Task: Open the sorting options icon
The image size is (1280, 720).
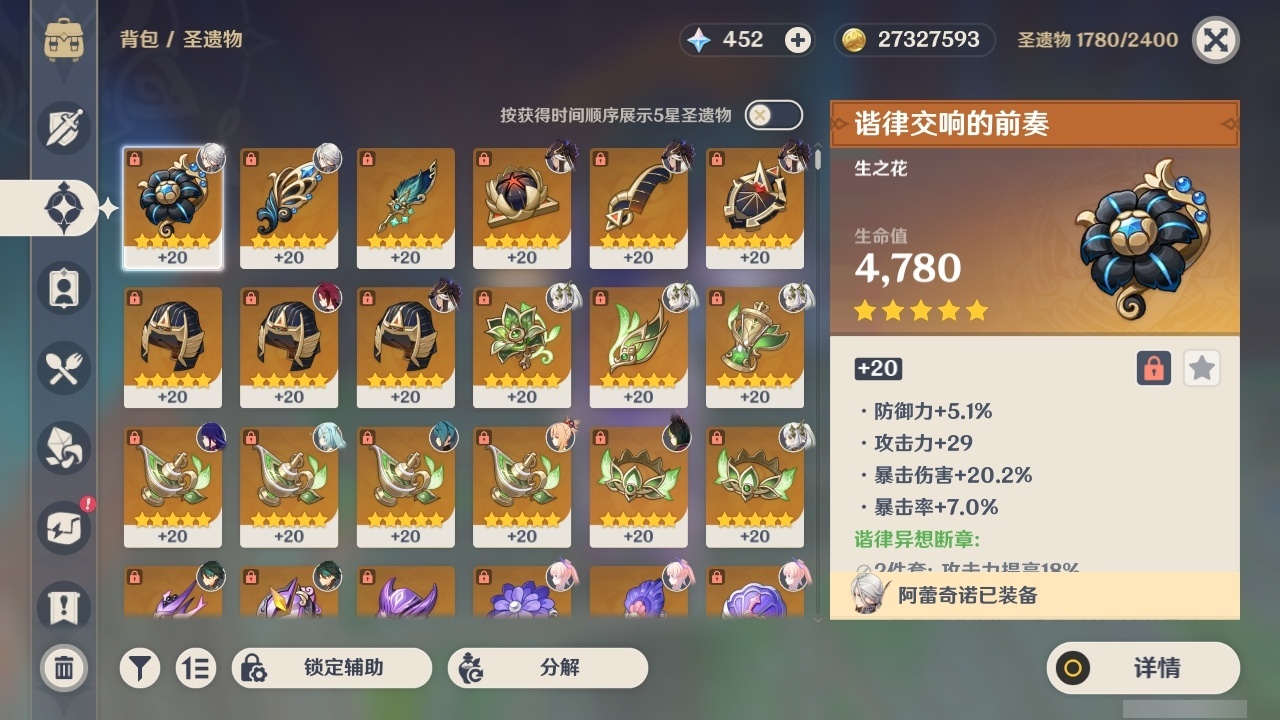Action: 196,667
